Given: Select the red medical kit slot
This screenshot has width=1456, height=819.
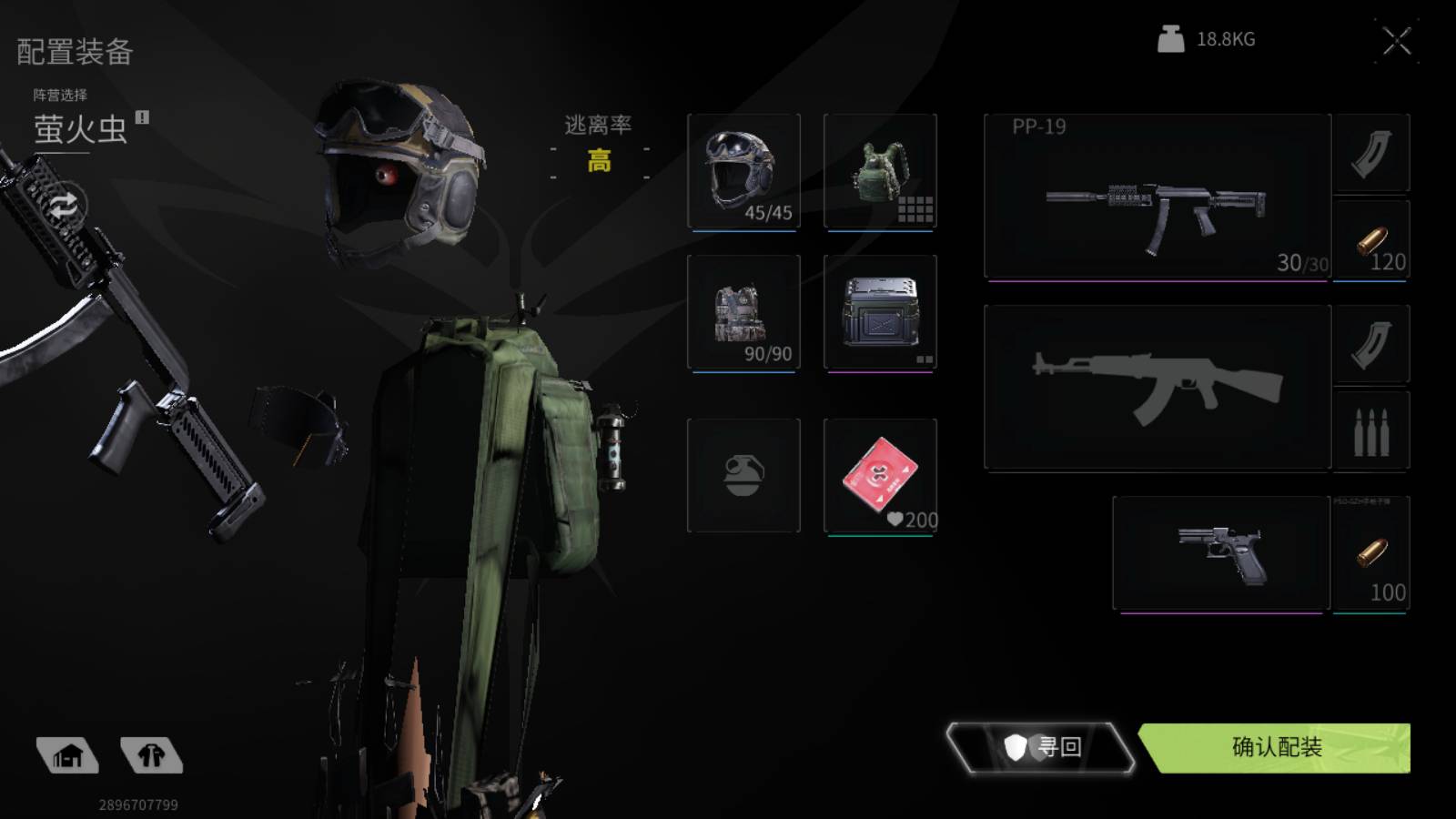Looking at the screenshot, I should coord(880,475).
